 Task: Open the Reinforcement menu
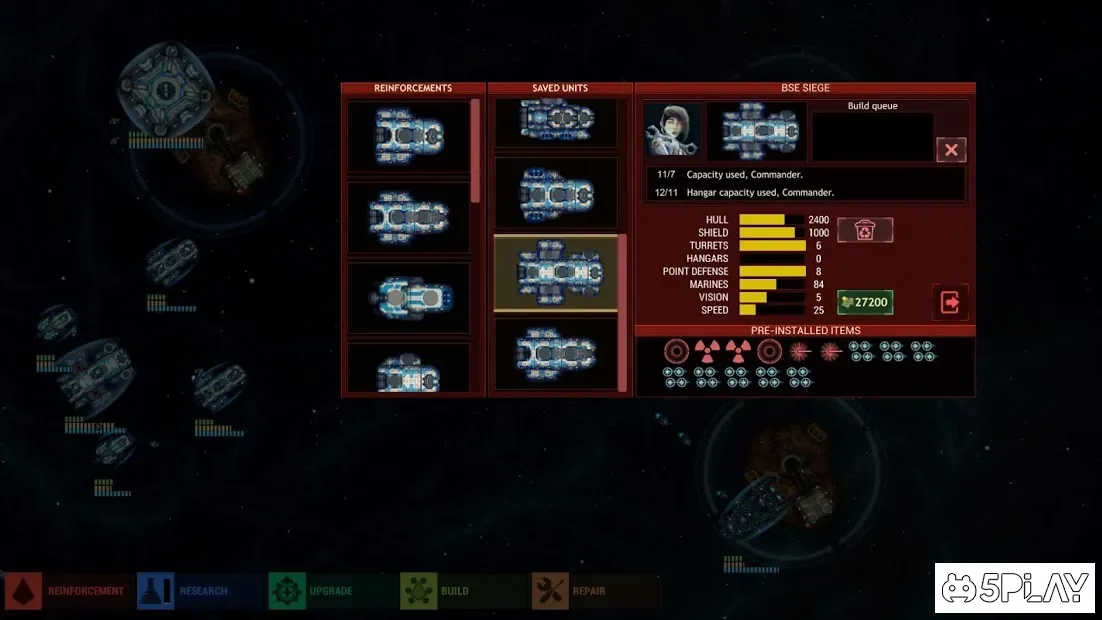pos(68,591)
